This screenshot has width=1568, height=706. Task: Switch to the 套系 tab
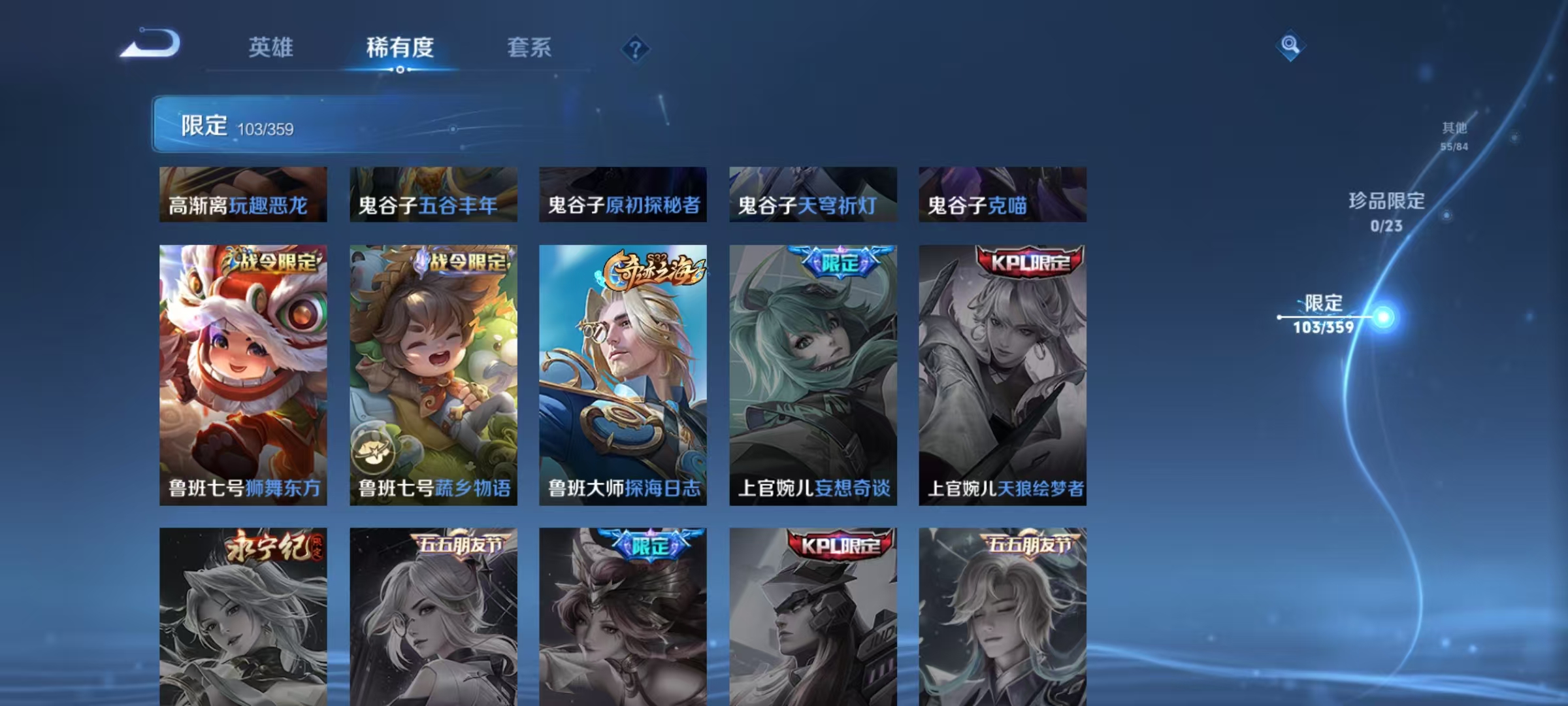(x=529, y=48)
